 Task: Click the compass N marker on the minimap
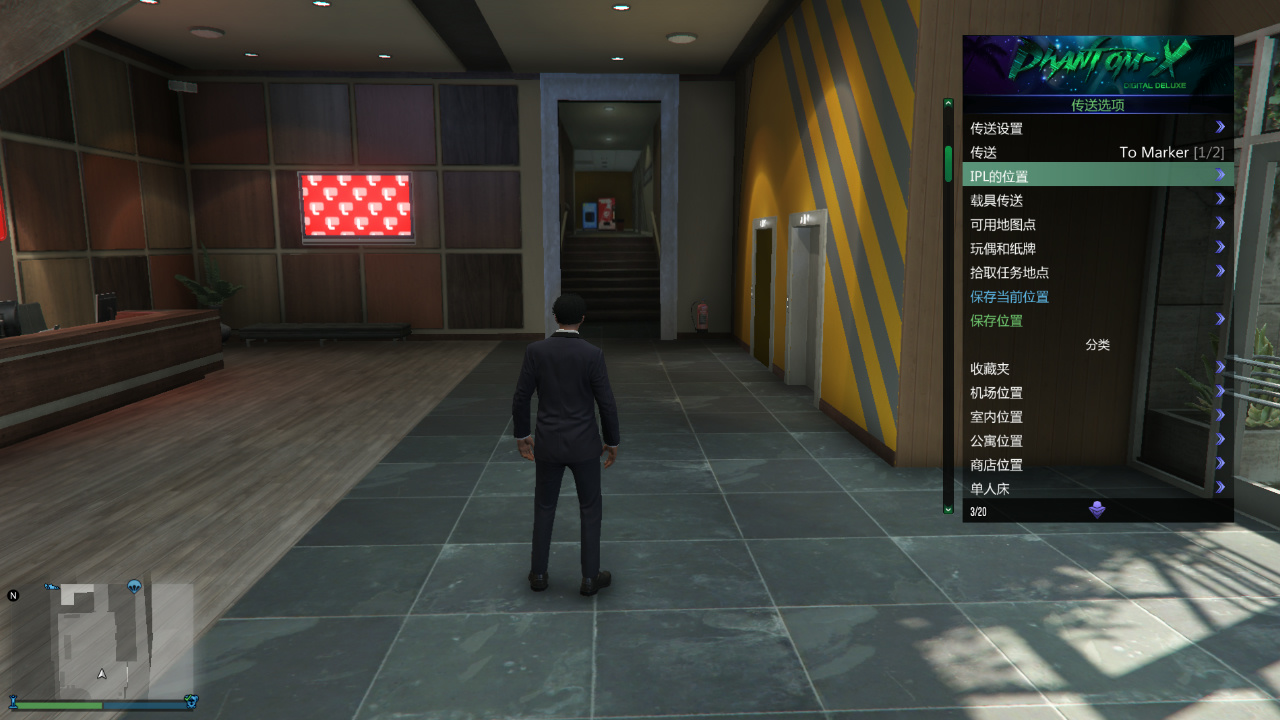click(13, 593)
